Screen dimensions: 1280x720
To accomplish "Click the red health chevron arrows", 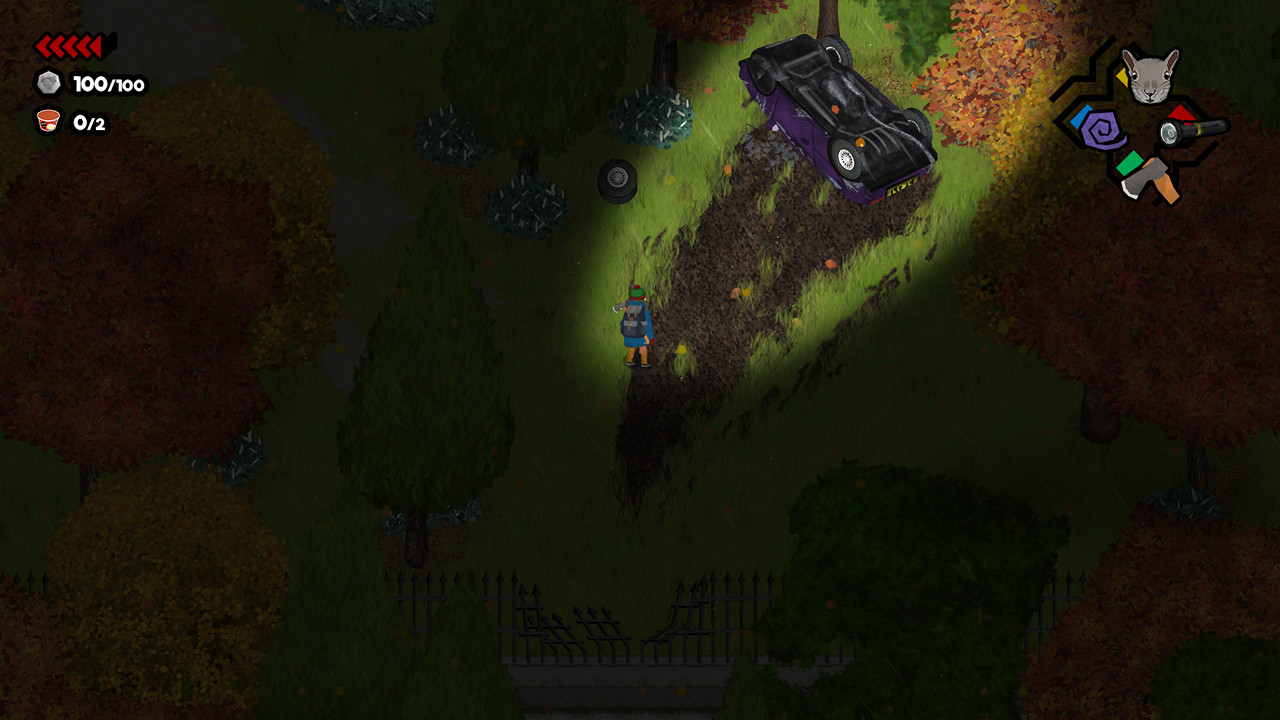I will 66,44.
